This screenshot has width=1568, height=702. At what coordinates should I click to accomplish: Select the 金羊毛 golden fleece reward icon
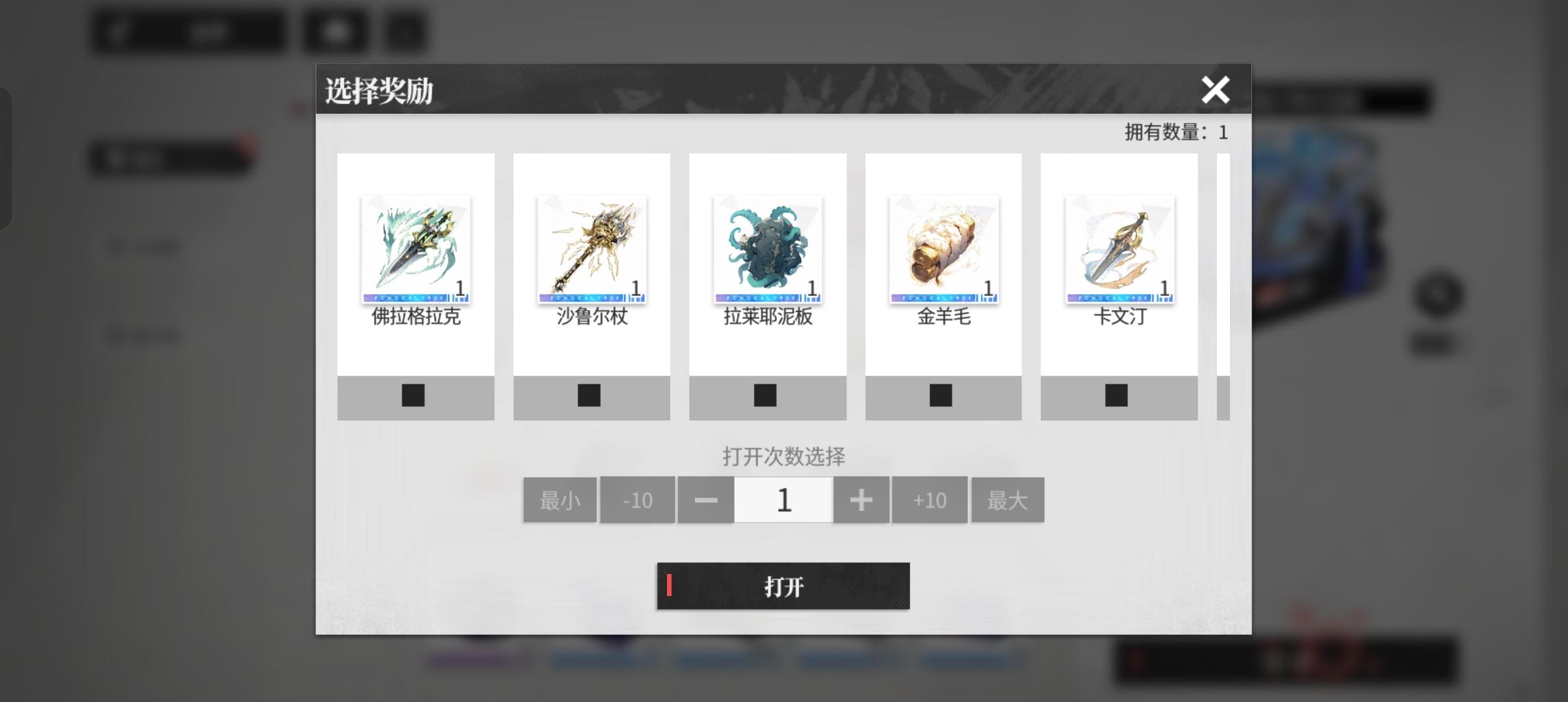[x=944, y=249]
